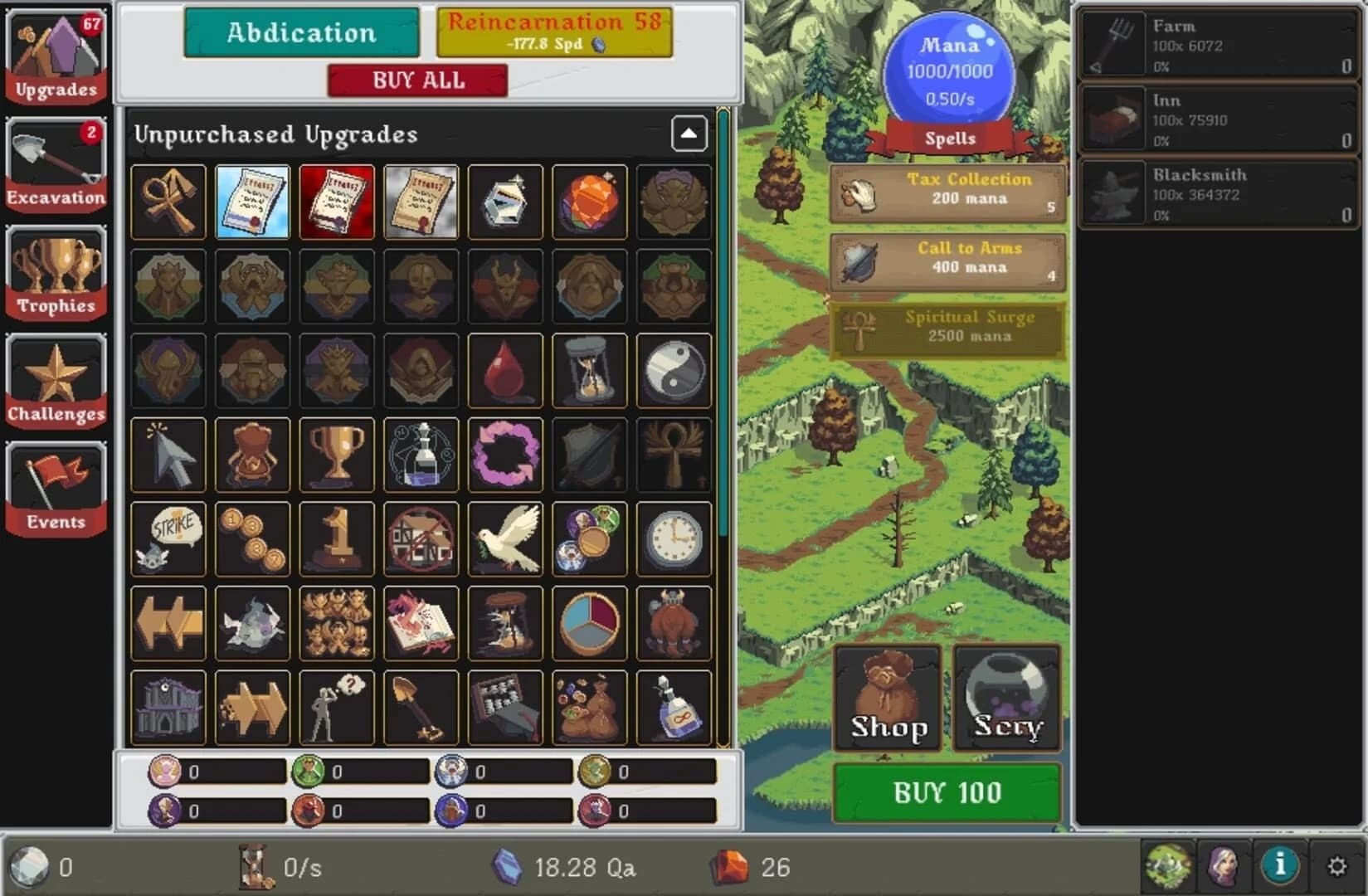This screenshot has height=896, width=1368.
Task: Click the blue Mana orb
Action: (948, 71)
